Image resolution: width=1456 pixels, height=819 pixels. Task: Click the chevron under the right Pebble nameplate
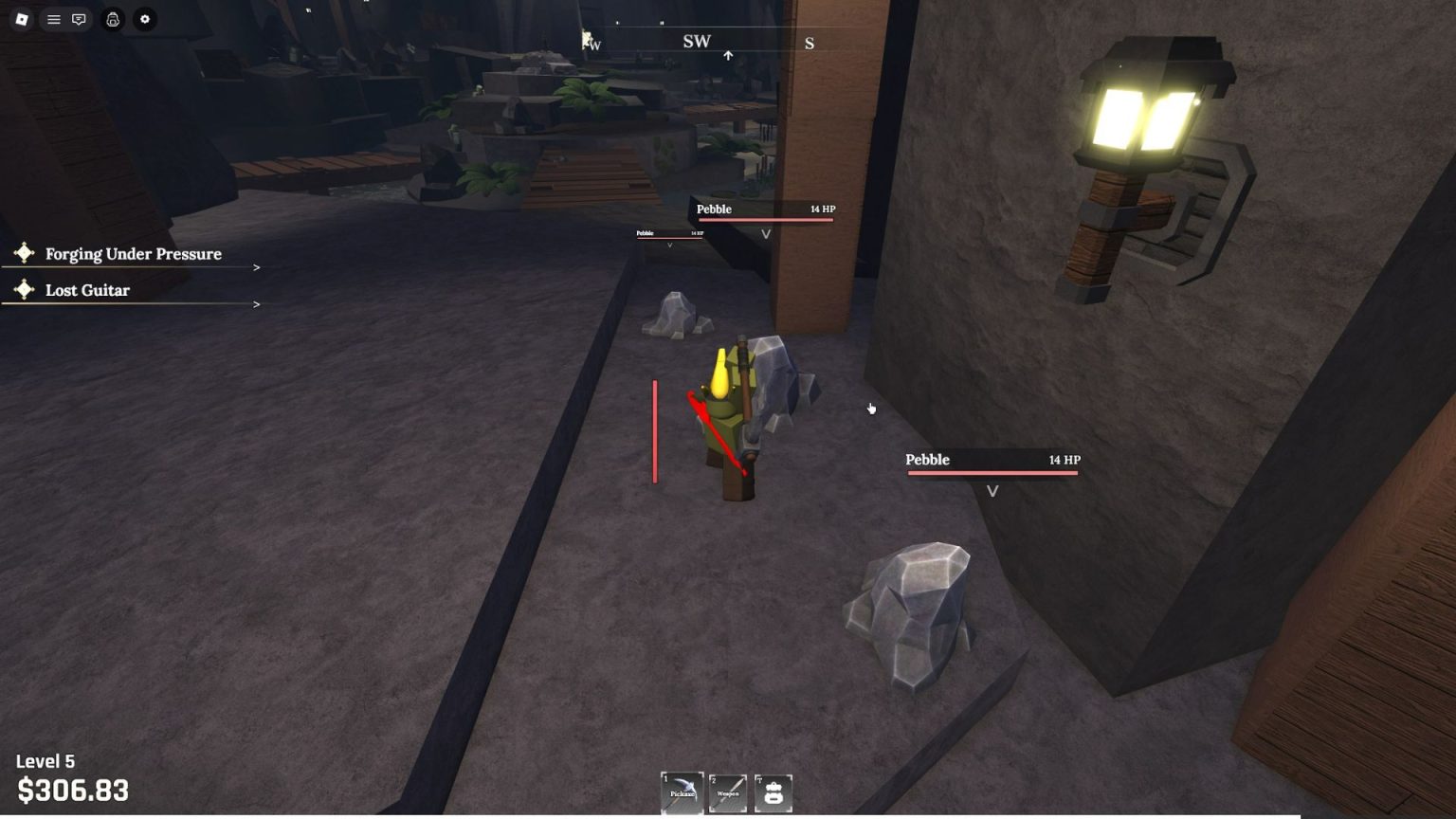993,491
